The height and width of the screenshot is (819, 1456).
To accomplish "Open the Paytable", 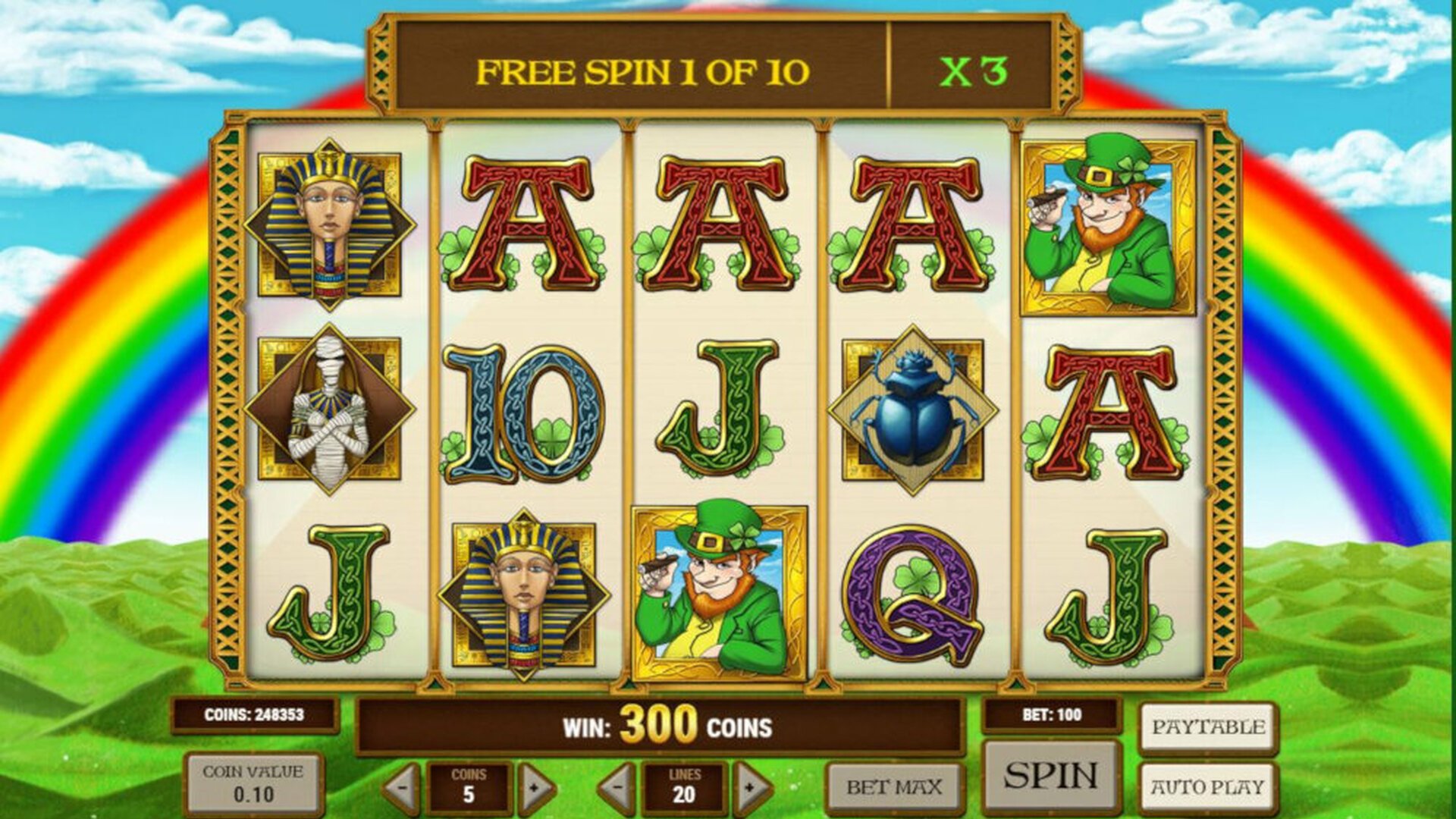I will (x=1208, y=727).
